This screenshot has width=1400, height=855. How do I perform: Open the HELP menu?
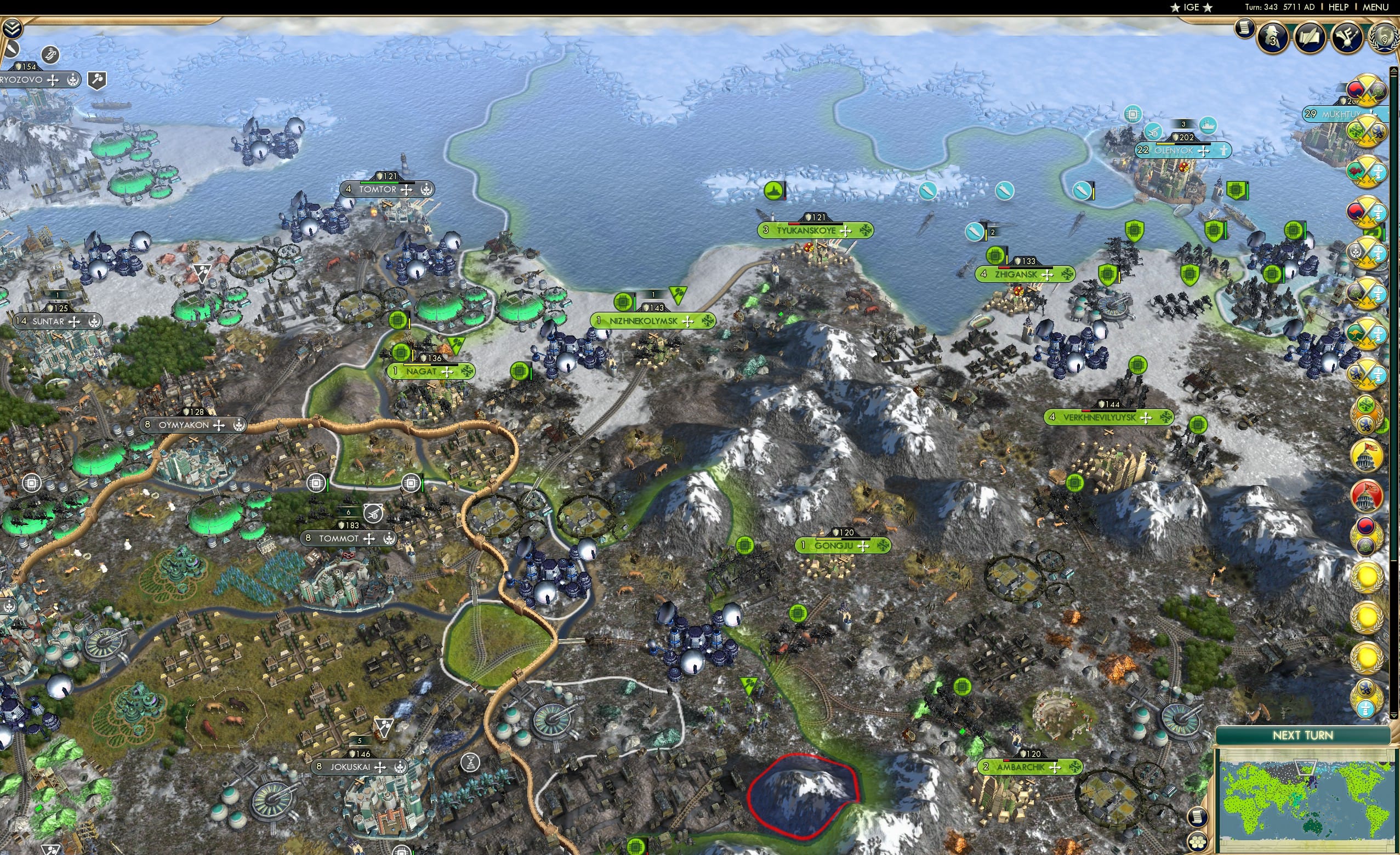coord(1339,7)
